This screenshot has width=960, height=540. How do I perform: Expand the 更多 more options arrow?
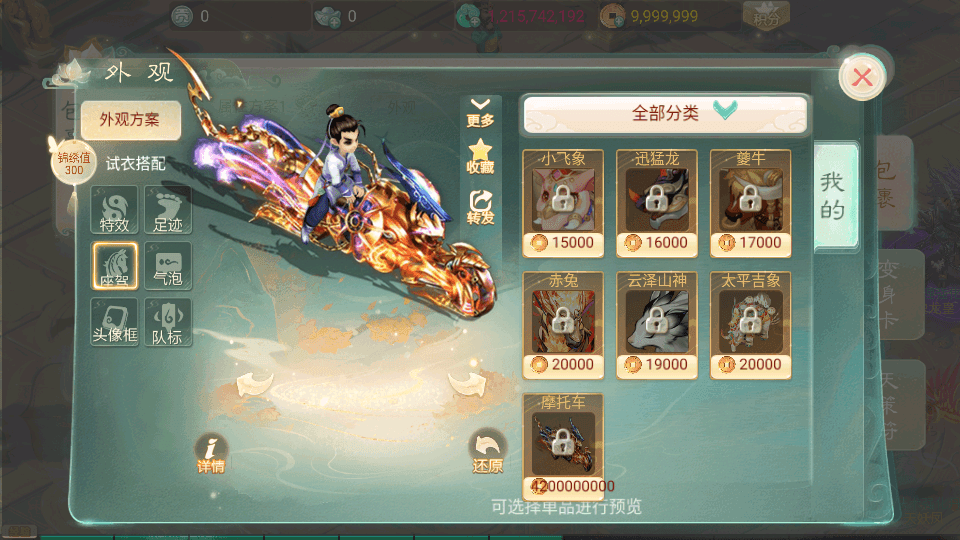coord(480,111)
